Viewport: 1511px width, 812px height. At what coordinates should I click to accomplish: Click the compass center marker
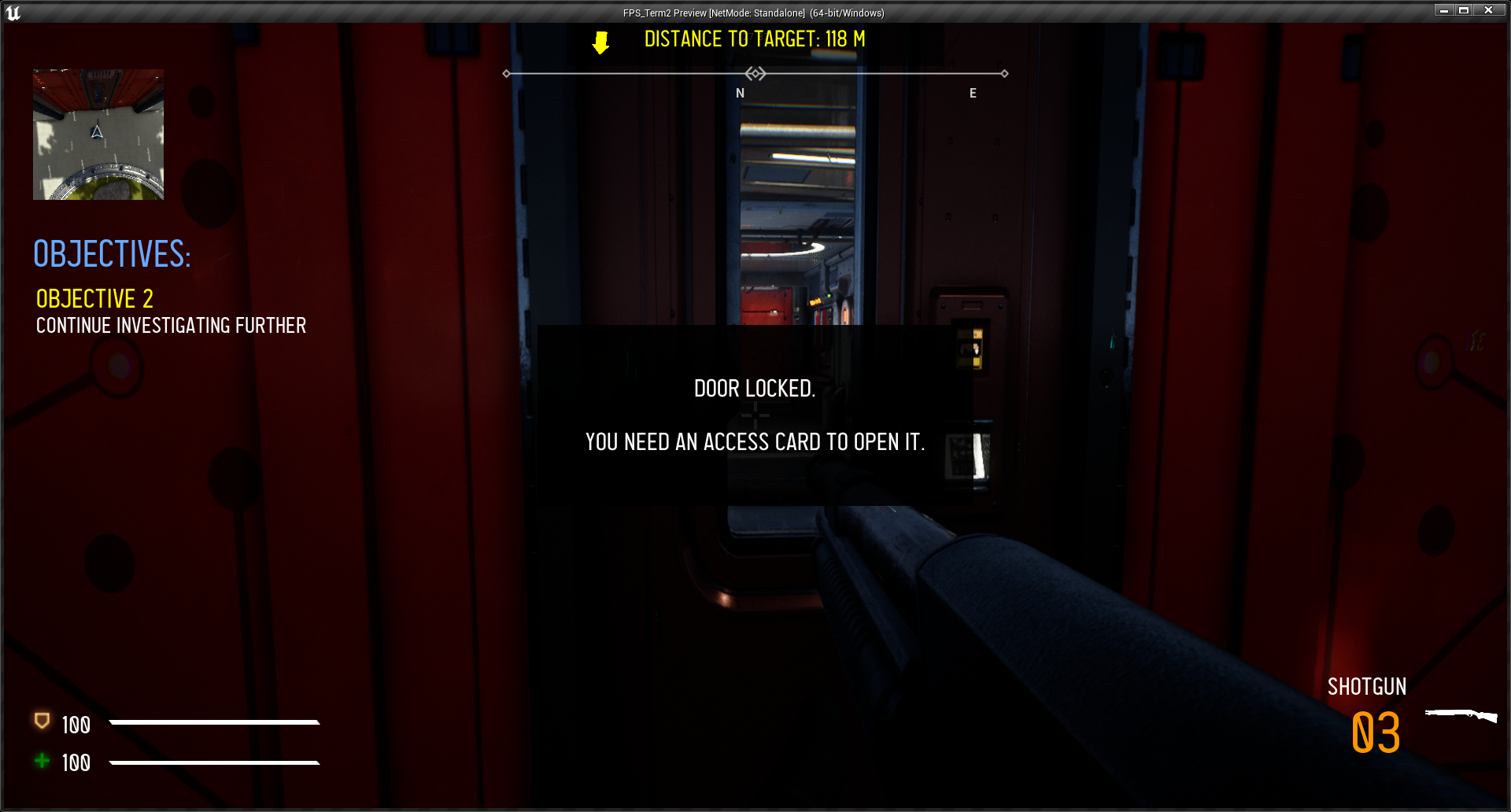(x=755, y=74)
